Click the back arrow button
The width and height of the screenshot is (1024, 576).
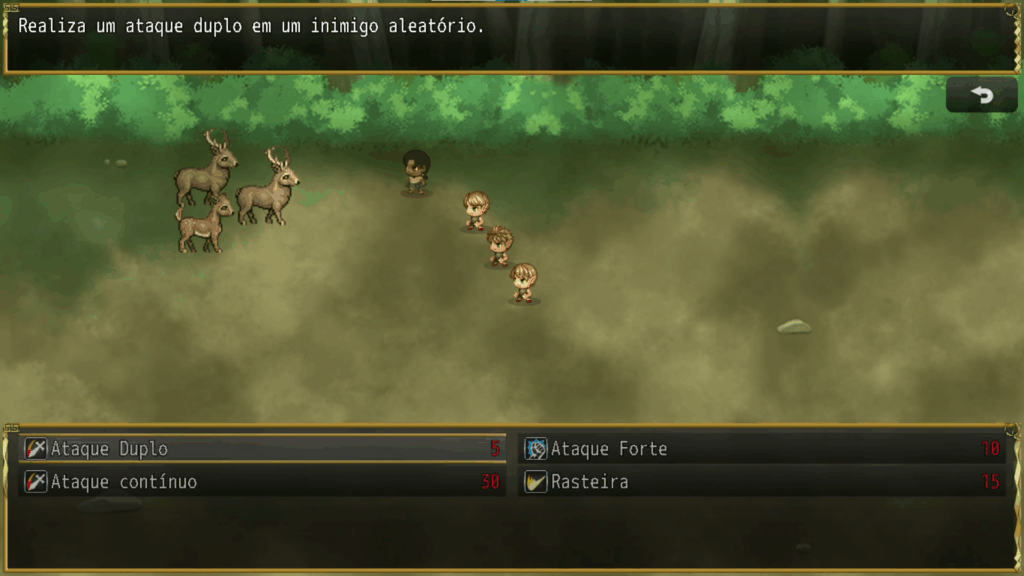click(x=981, y=95)
